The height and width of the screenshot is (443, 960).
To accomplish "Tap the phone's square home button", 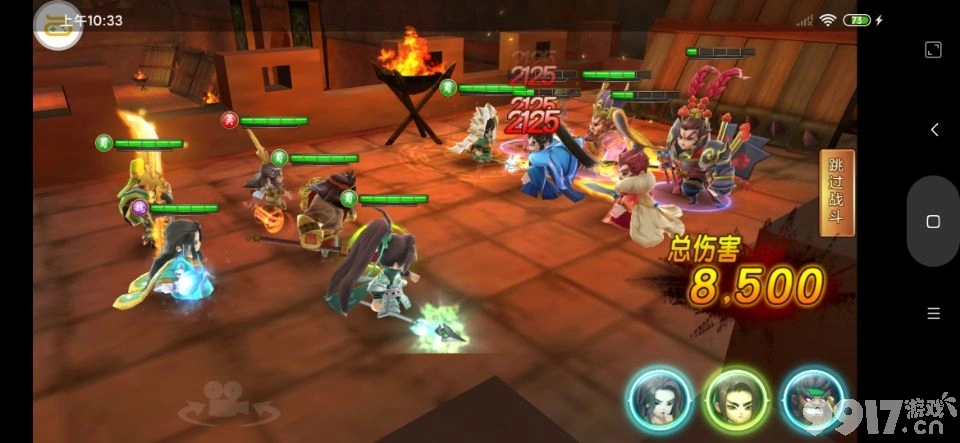I will (933, 221).
